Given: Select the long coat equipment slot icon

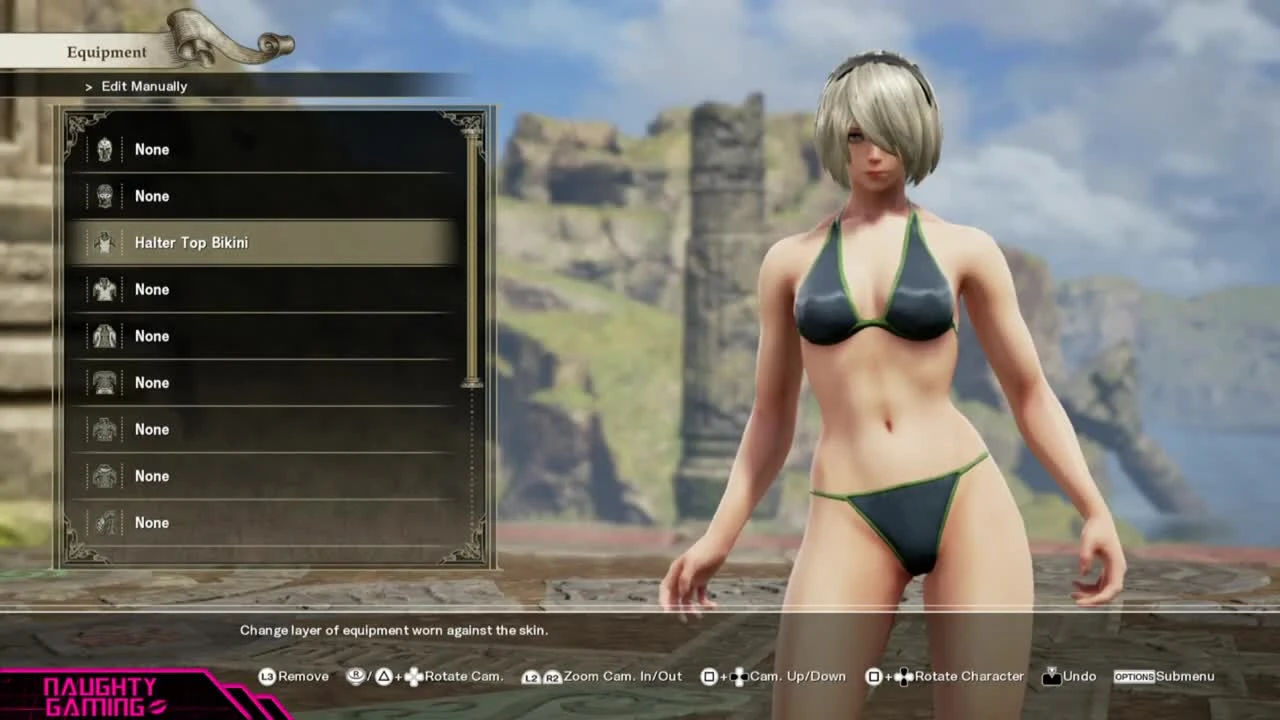Looking at the screenshot, I should tap(105, 336).
